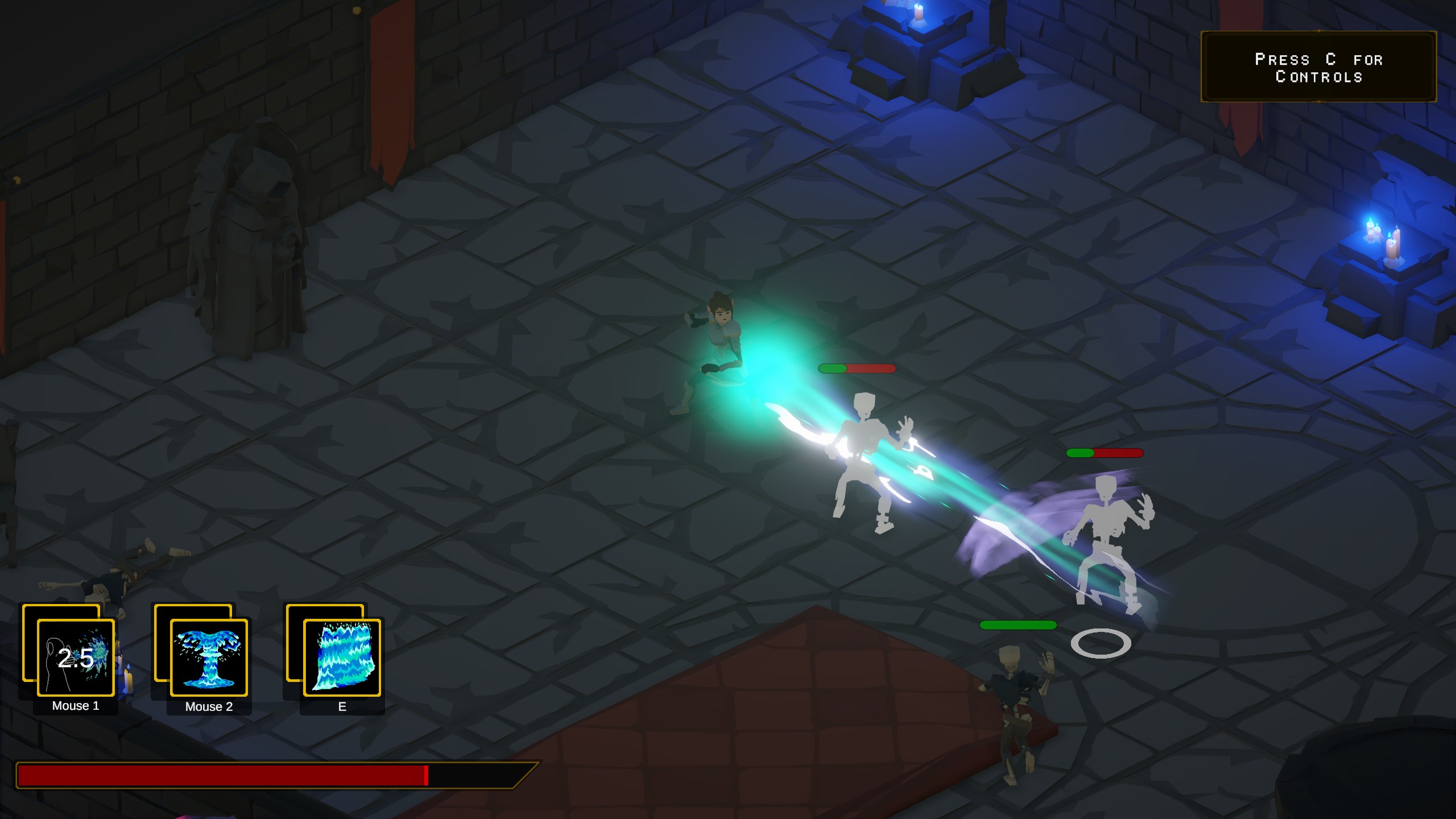Open the Press C for Controls panel
This screenshot has width=1456, height=819.
click(x=1318, y=67)
